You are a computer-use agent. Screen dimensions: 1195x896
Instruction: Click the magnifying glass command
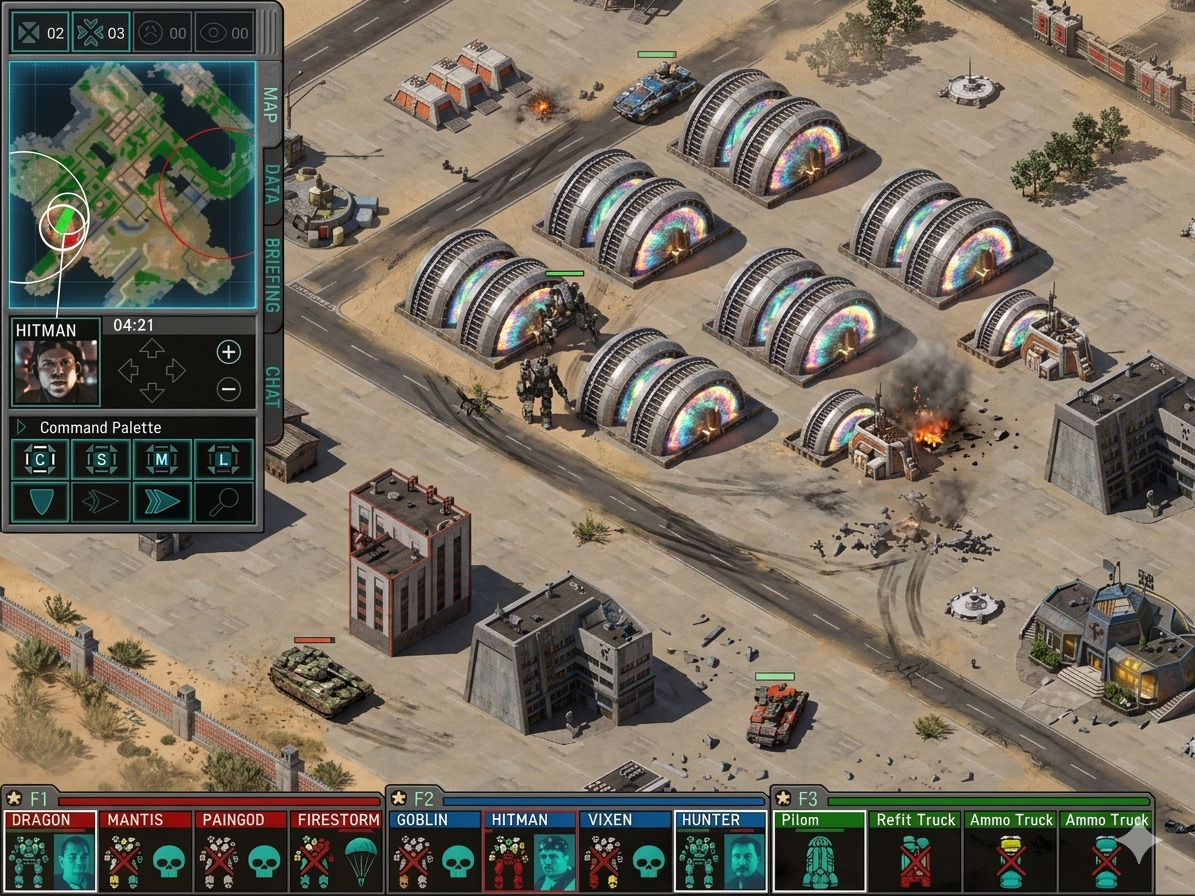[x=223, y=502]
